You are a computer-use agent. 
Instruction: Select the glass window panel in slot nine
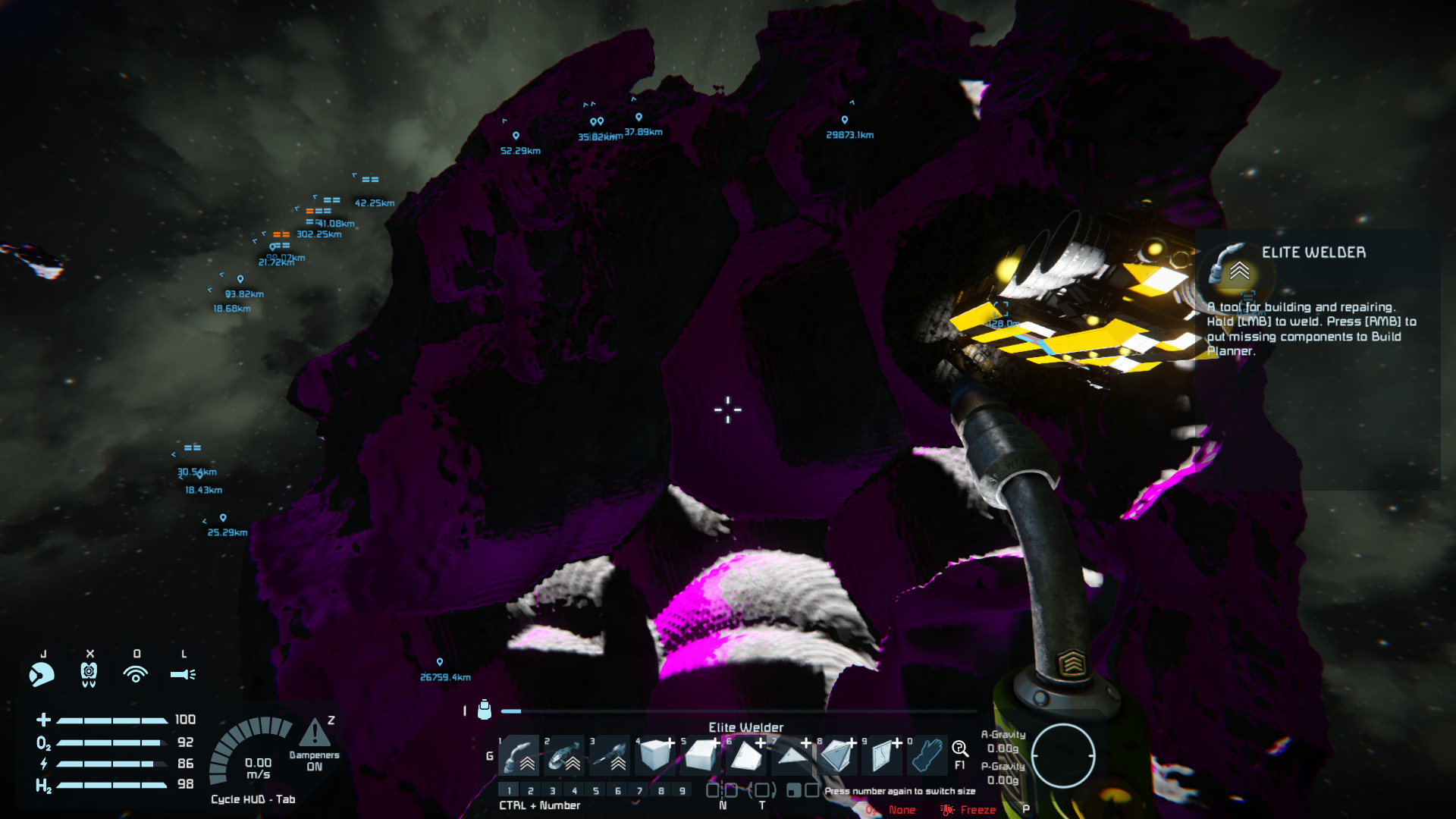pos(881,755)
